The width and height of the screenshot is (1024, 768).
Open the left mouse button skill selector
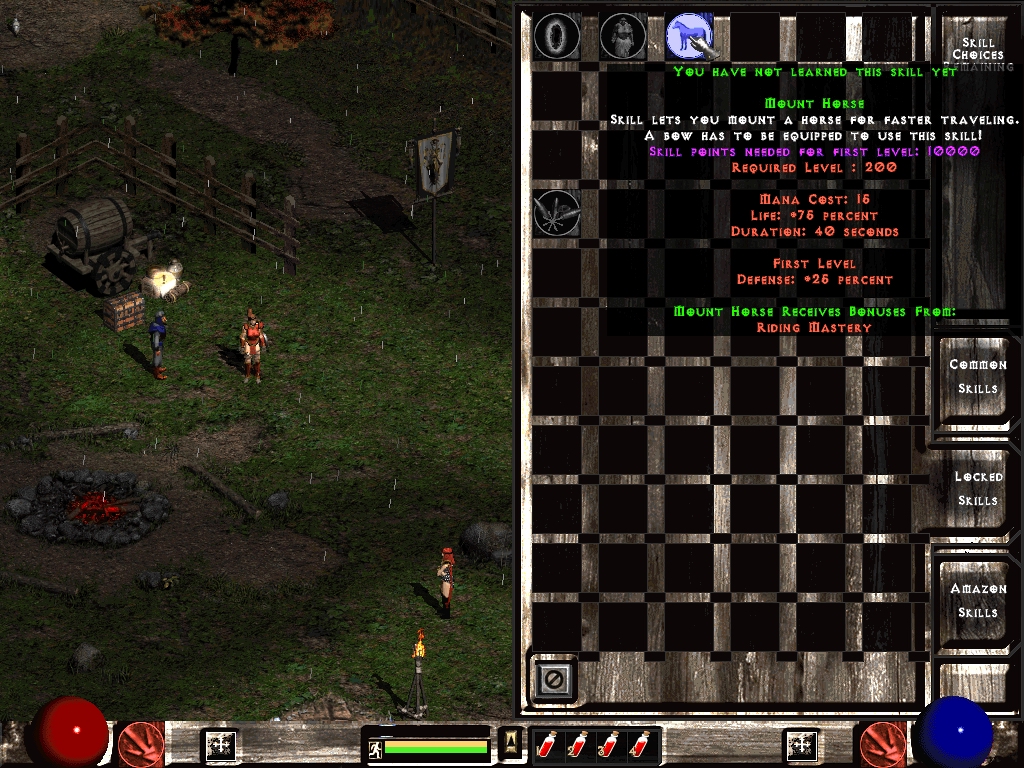141,745
